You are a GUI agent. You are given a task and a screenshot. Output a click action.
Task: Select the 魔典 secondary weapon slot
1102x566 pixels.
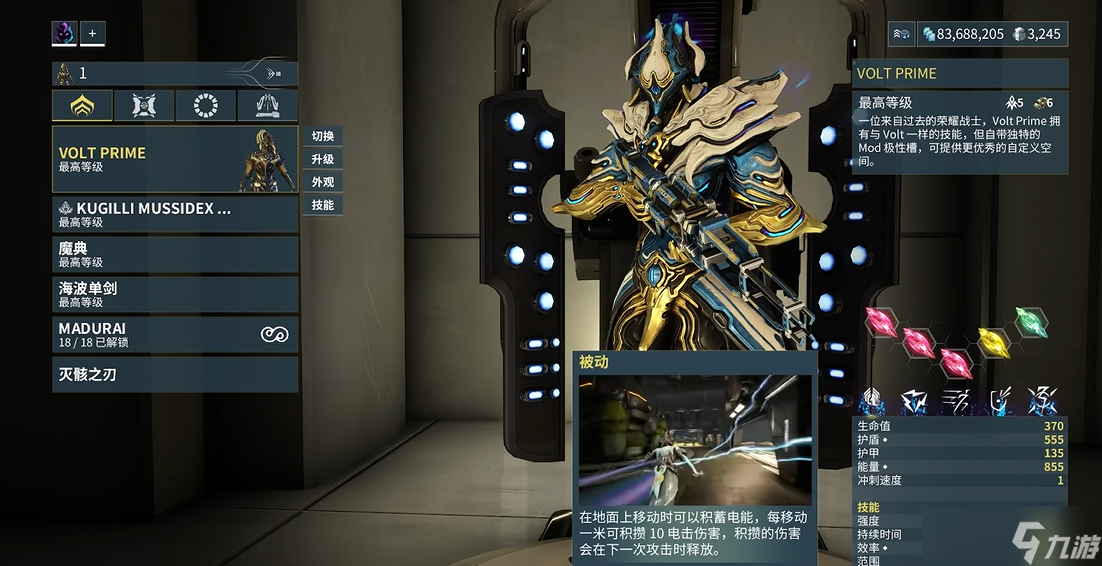pos(175,254)
